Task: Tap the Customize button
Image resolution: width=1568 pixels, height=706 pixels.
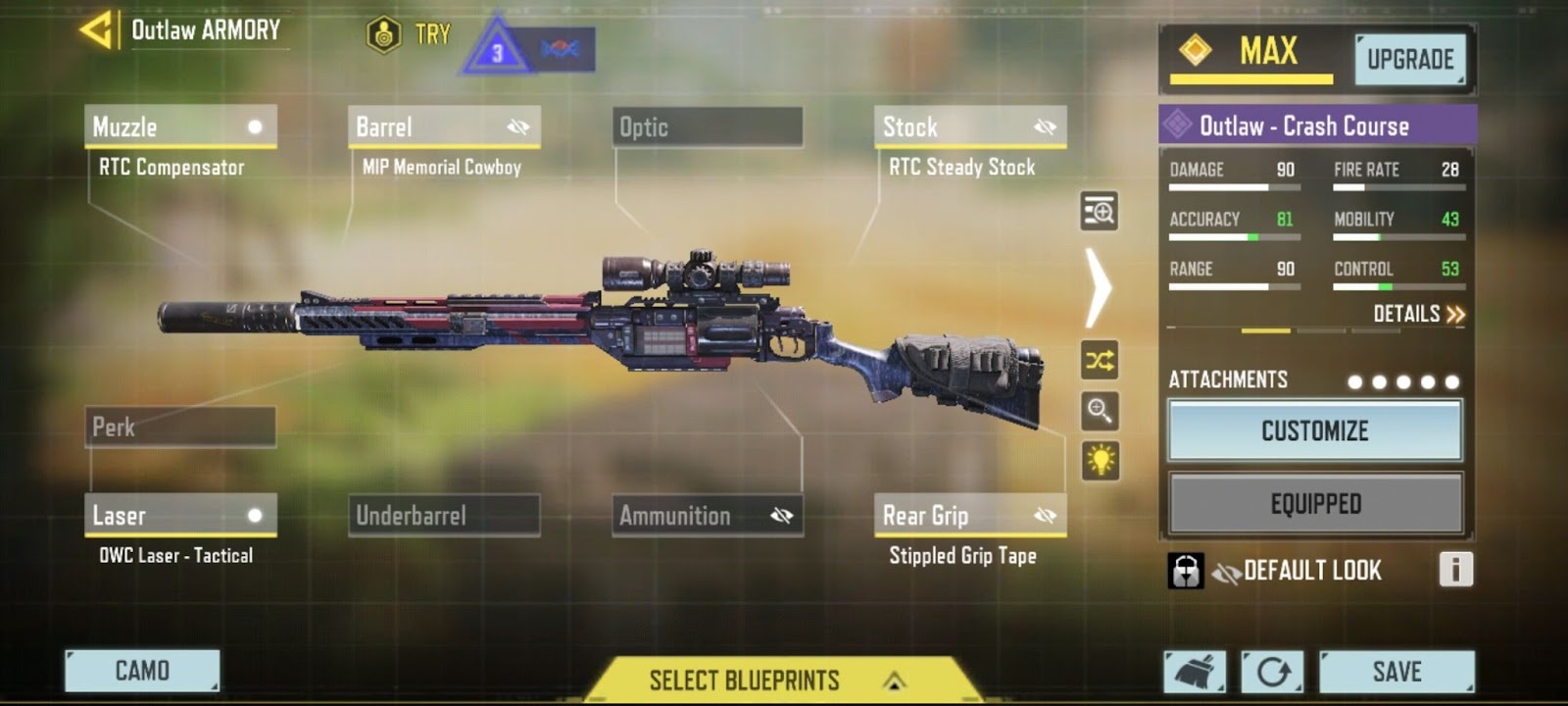Action: pyautogui.click(x=1314, y=430)
